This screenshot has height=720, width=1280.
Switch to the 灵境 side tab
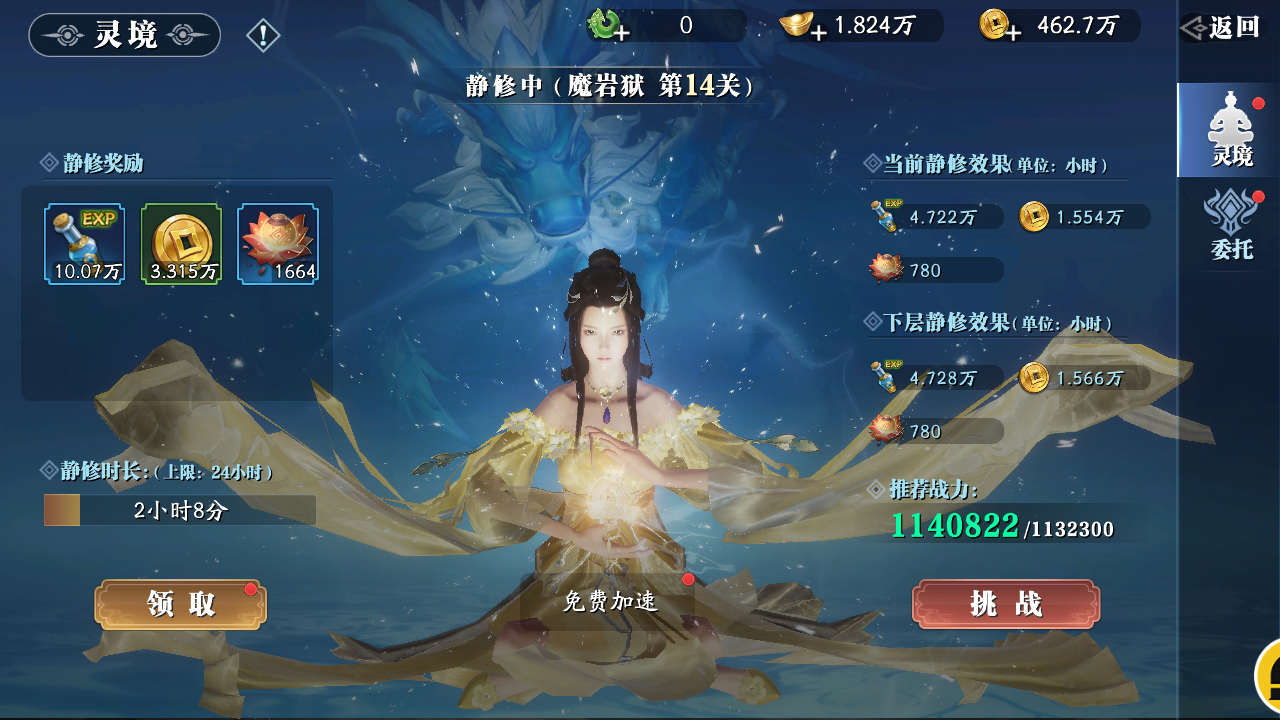pos(1231,131)
